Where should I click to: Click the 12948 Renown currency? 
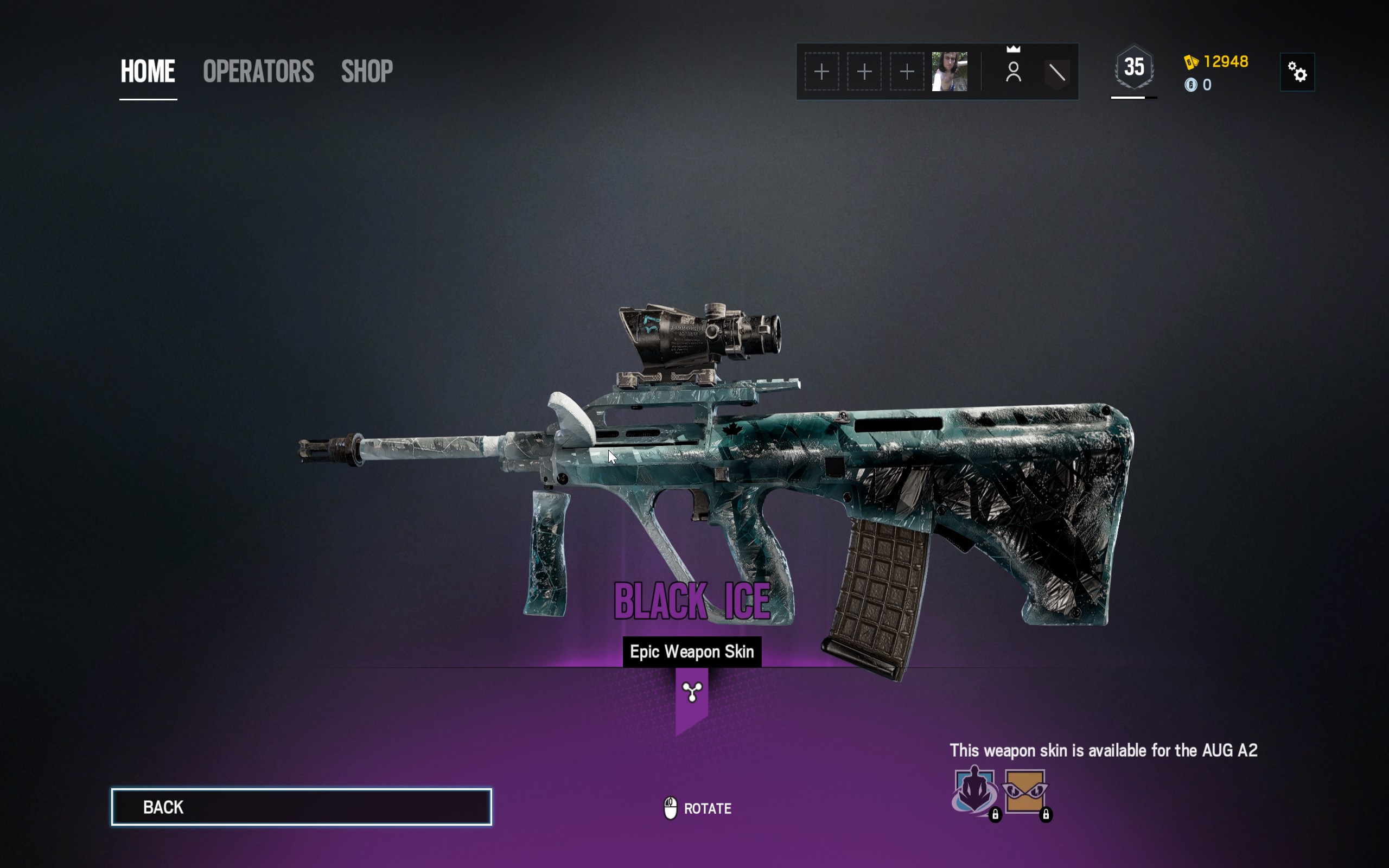click(x=1217, y=61)
